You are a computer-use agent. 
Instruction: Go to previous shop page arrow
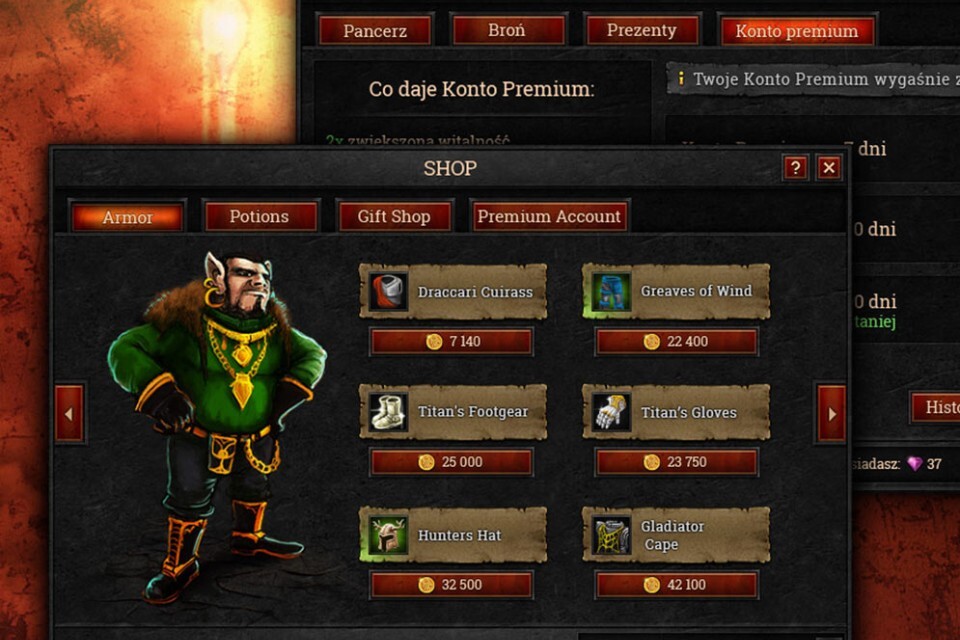[69, 413]
